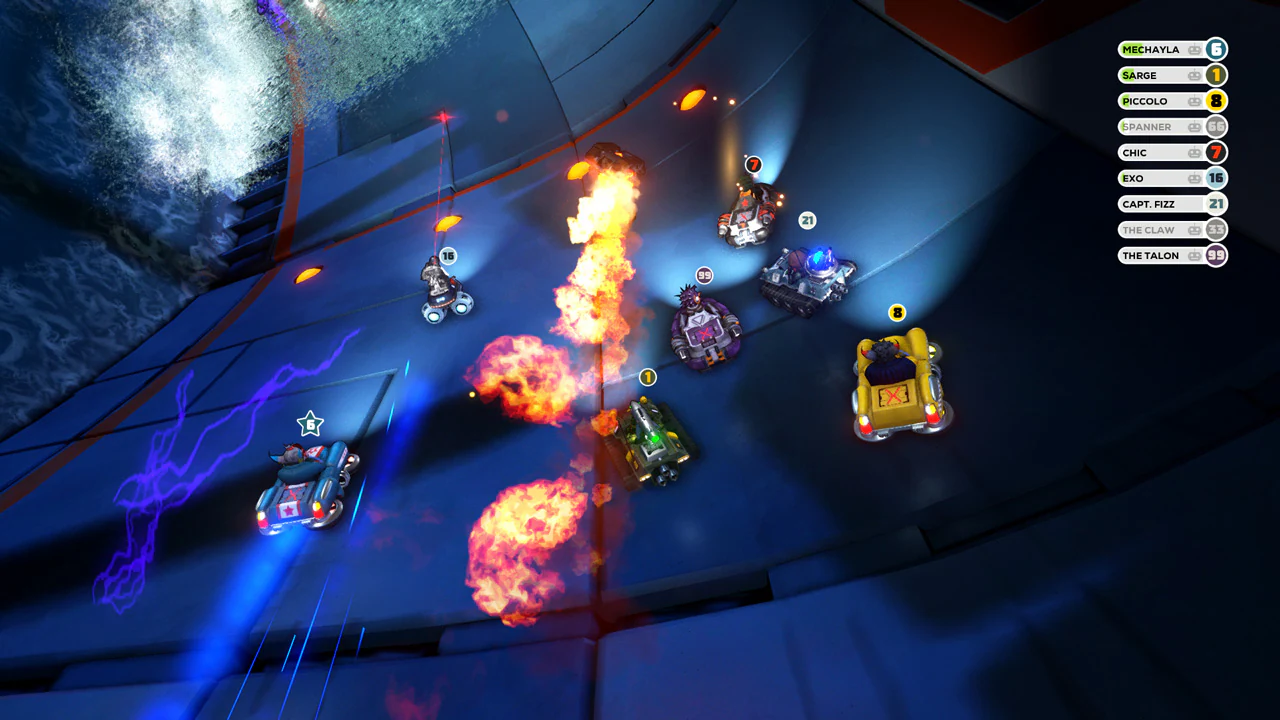Click PICCOLO's robot controller icon
Screen dimensions: 1280x720
click(x=1194, y=101)
